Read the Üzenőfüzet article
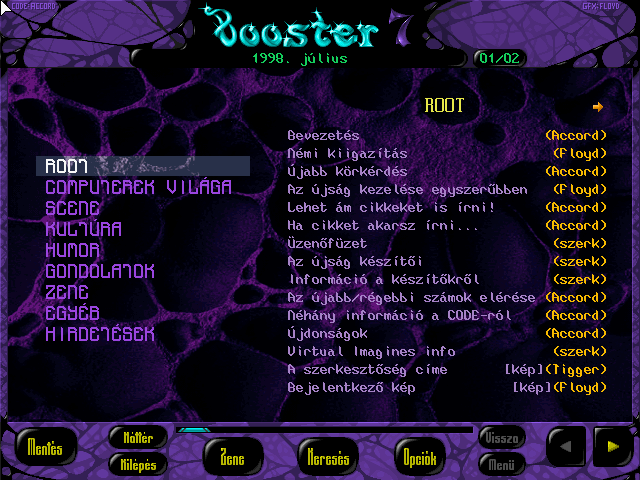 327,243
